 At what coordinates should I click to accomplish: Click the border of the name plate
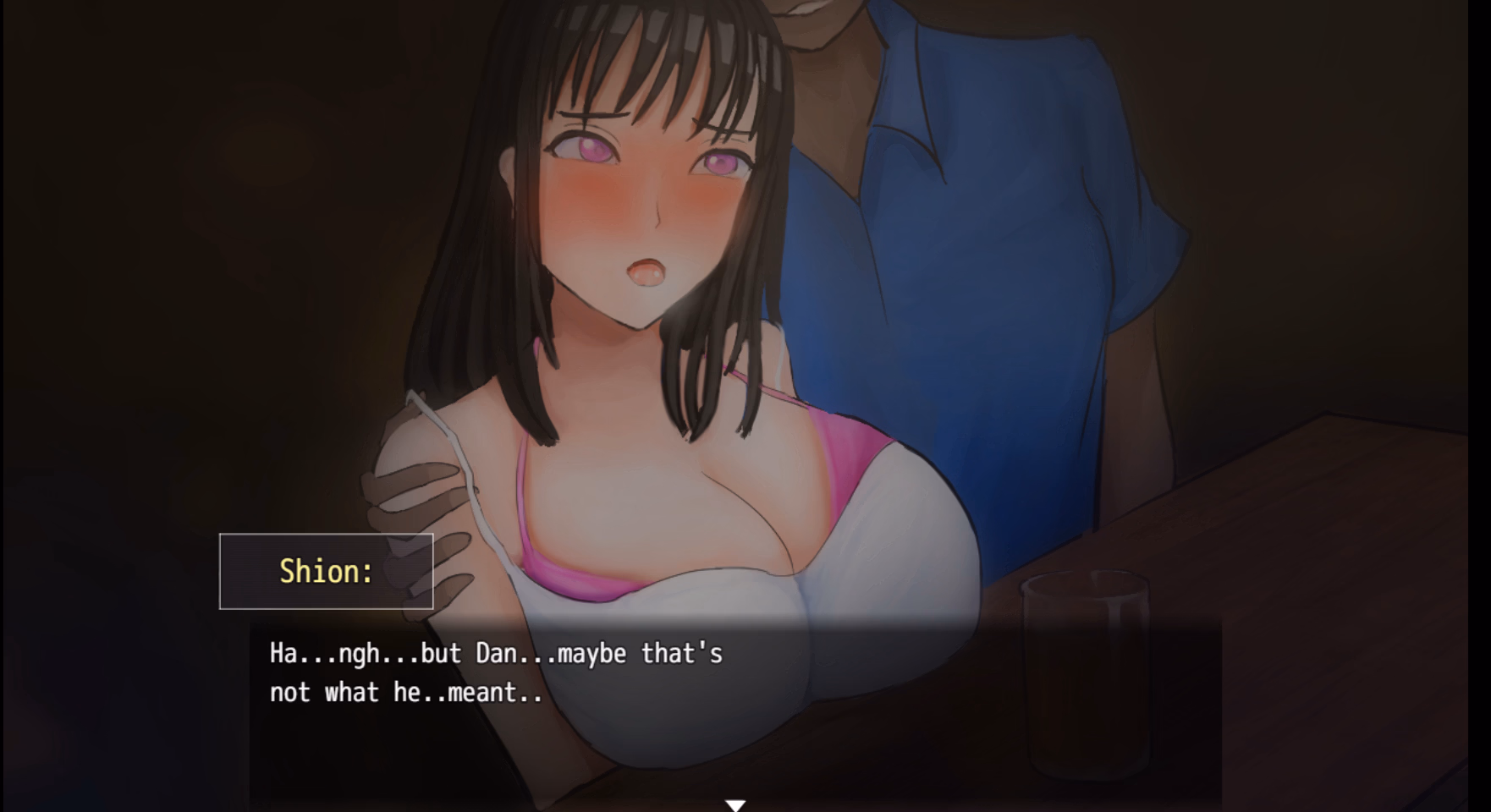pyautogui.click(x=327, y=535)
